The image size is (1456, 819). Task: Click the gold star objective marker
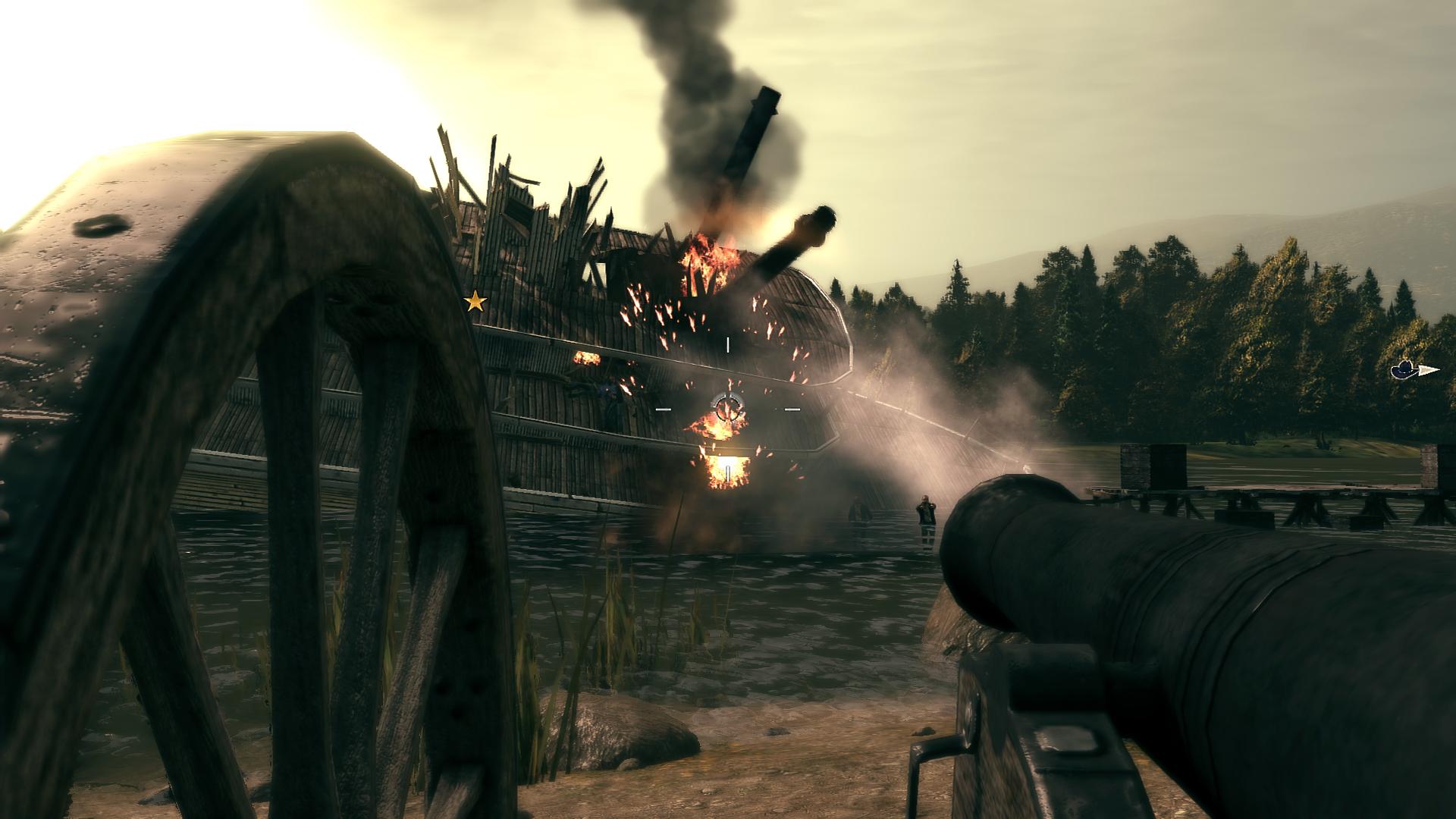click(x=475, y=302)
